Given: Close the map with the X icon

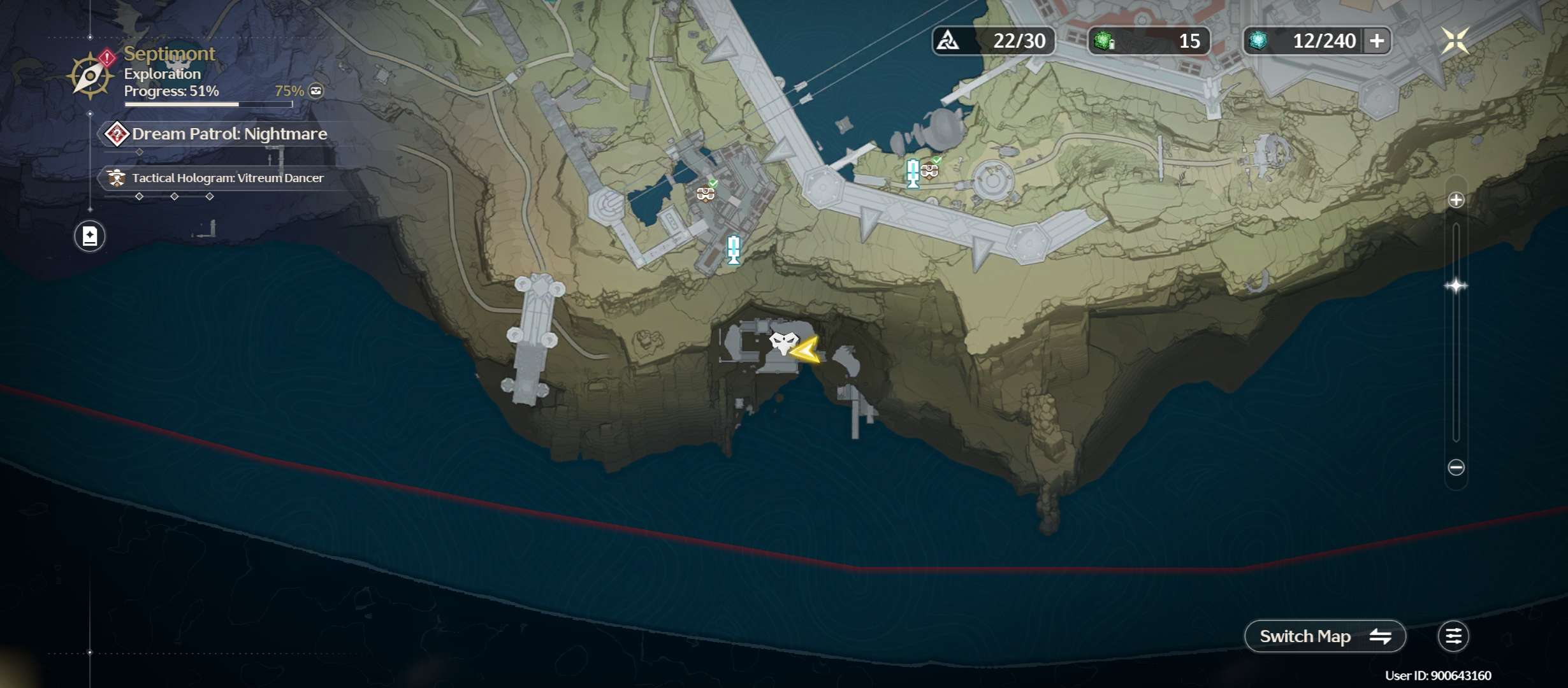Looking at the screenshot, I should pyautogui.click(x=1455, y=41).
